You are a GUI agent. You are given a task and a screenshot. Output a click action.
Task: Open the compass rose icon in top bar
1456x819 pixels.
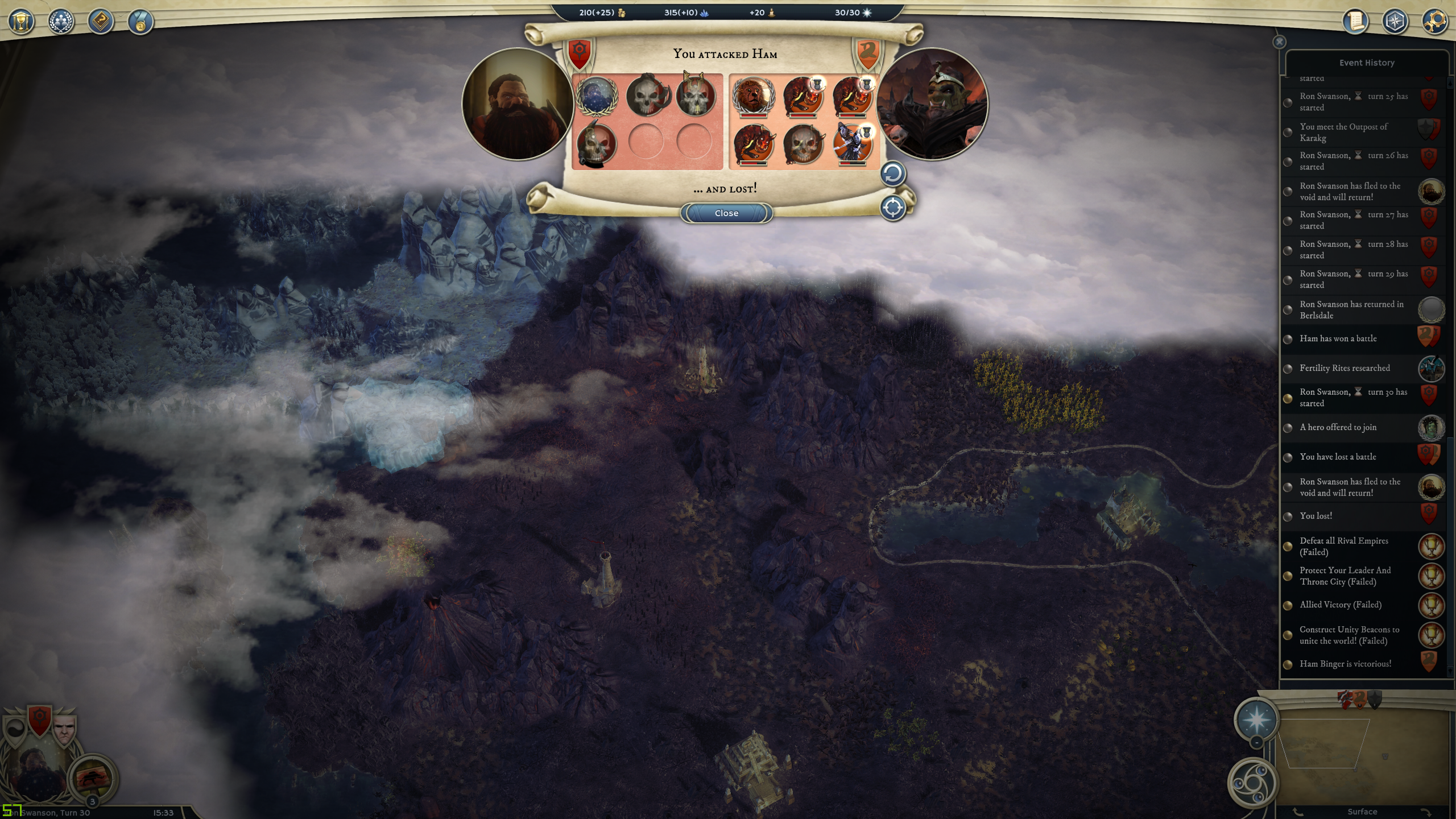(x=1395, y=22)
